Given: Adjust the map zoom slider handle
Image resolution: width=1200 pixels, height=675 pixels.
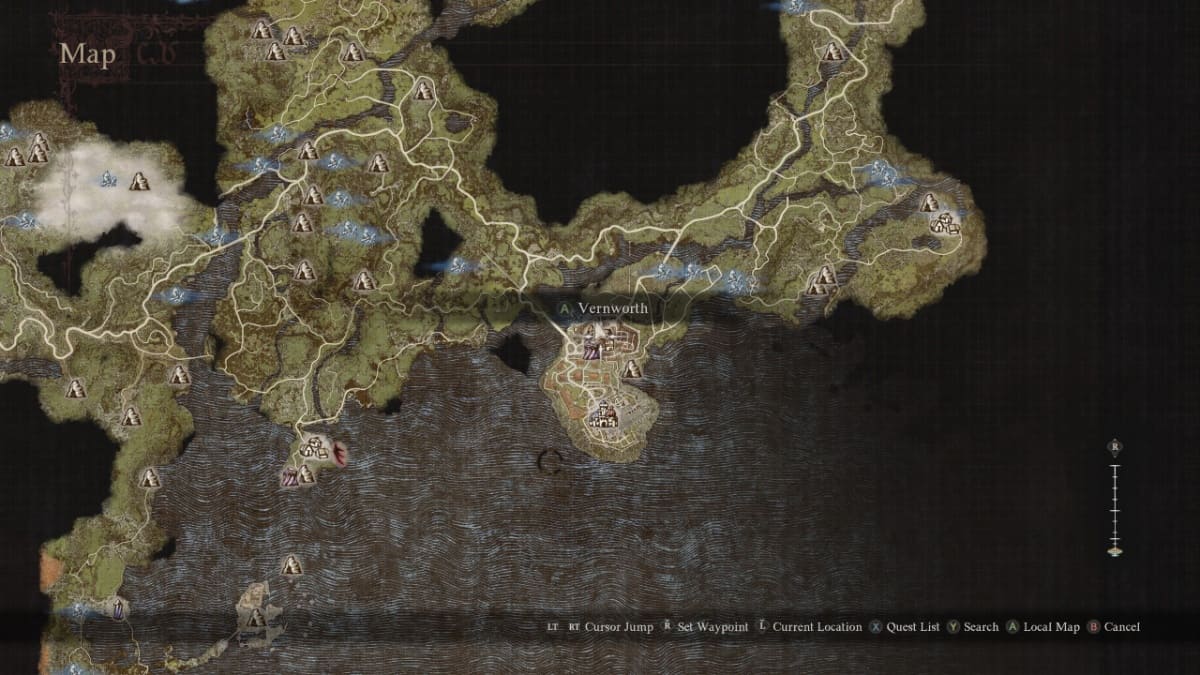Looking at the screenshot, I should (1114, 548).
